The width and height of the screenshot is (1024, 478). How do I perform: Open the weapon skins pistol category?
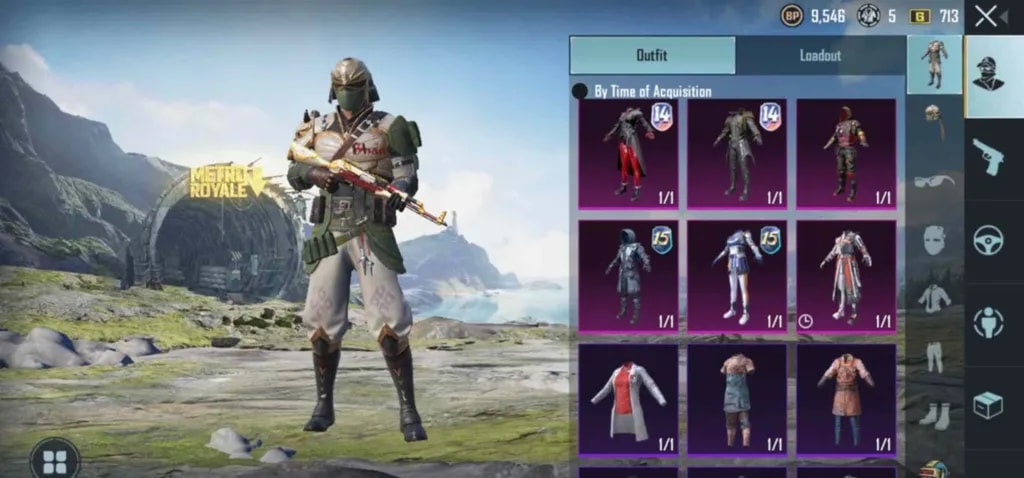click(x=988, y=157)
